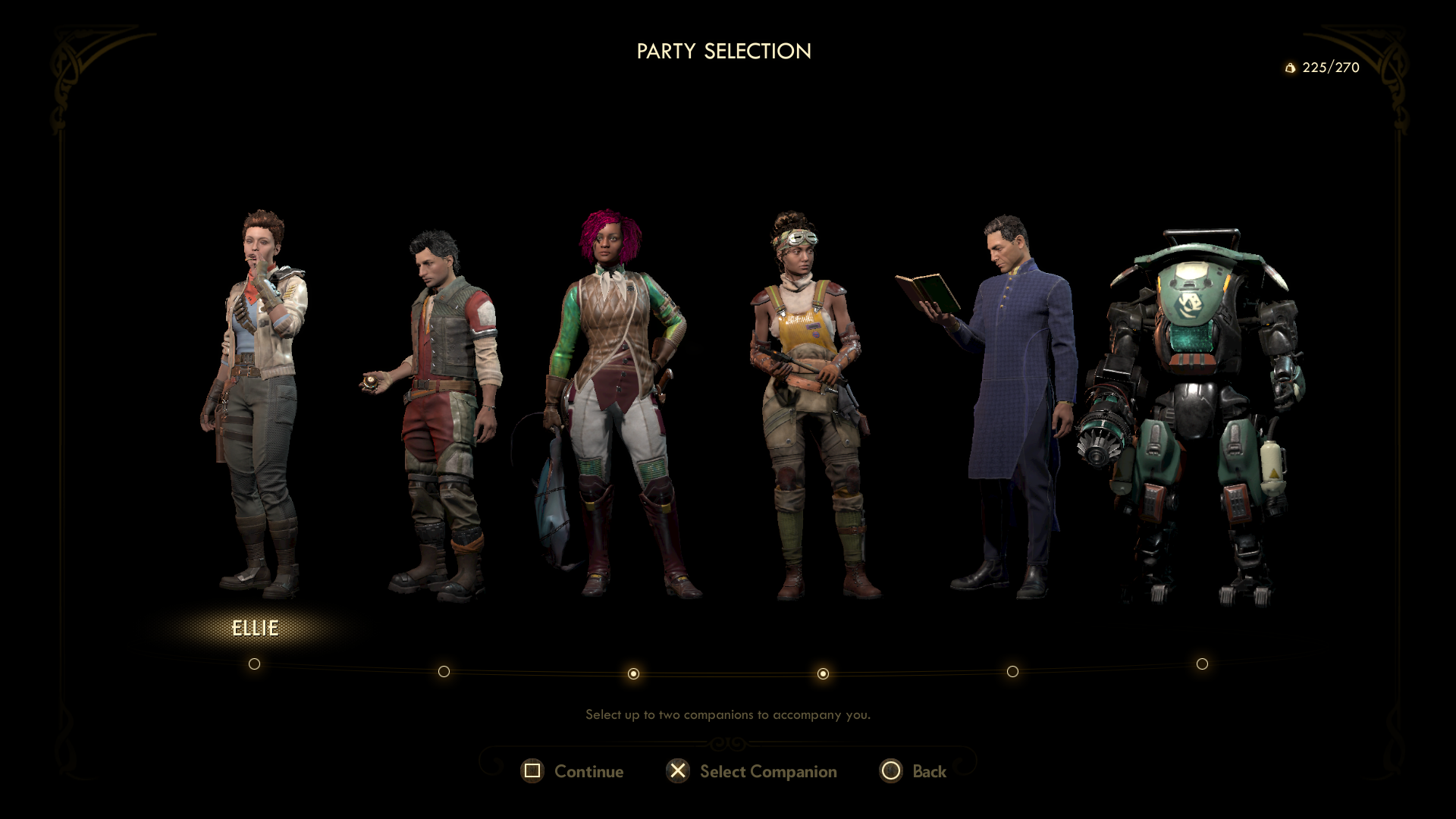Select Ellie as a companion
1456x819 pixels.
tap(255, 402)
